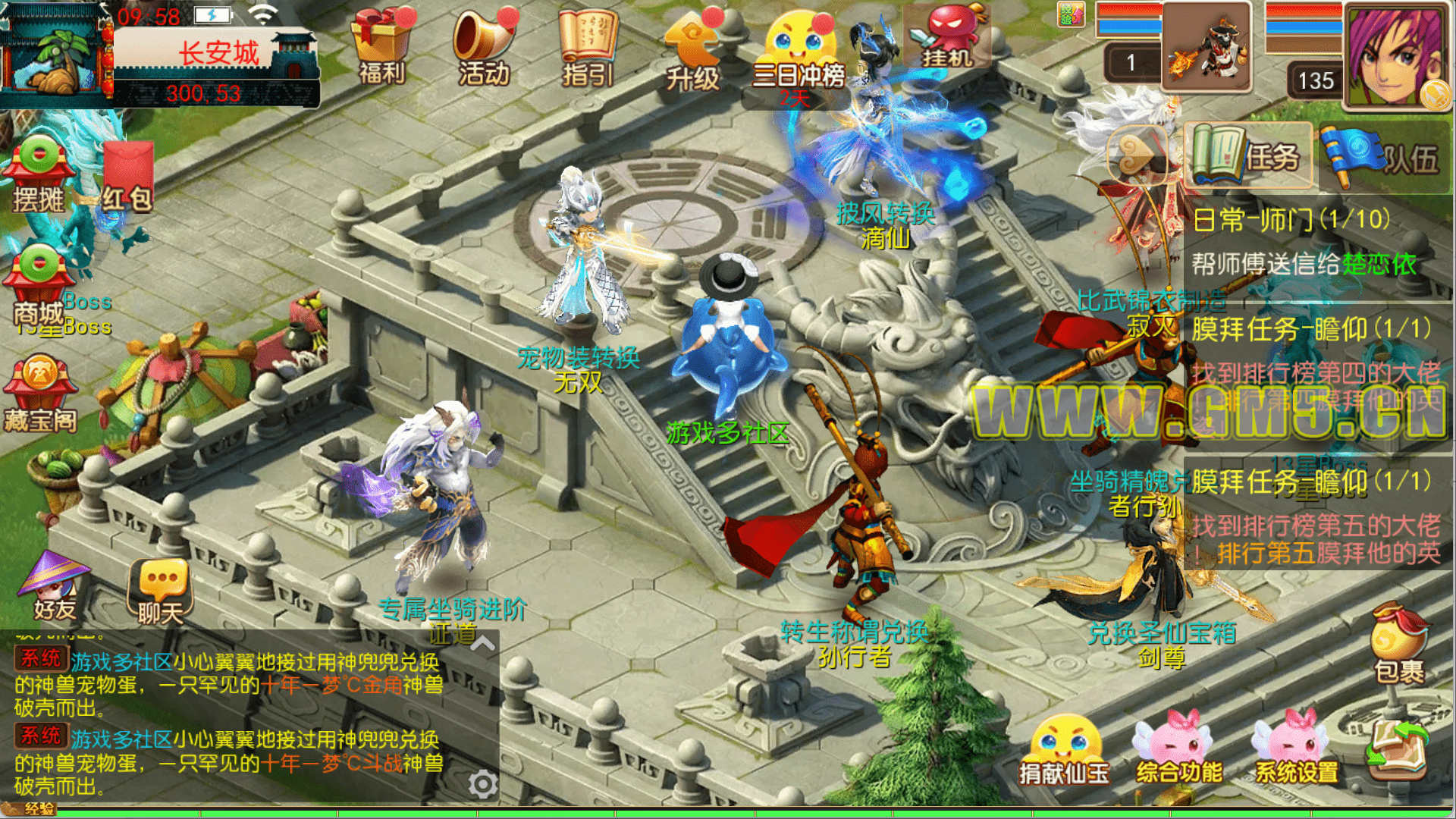This screenshot has height=819, width=1456.
Task: Open the 三日冲榜 ranking event
Action: [798, 52]
